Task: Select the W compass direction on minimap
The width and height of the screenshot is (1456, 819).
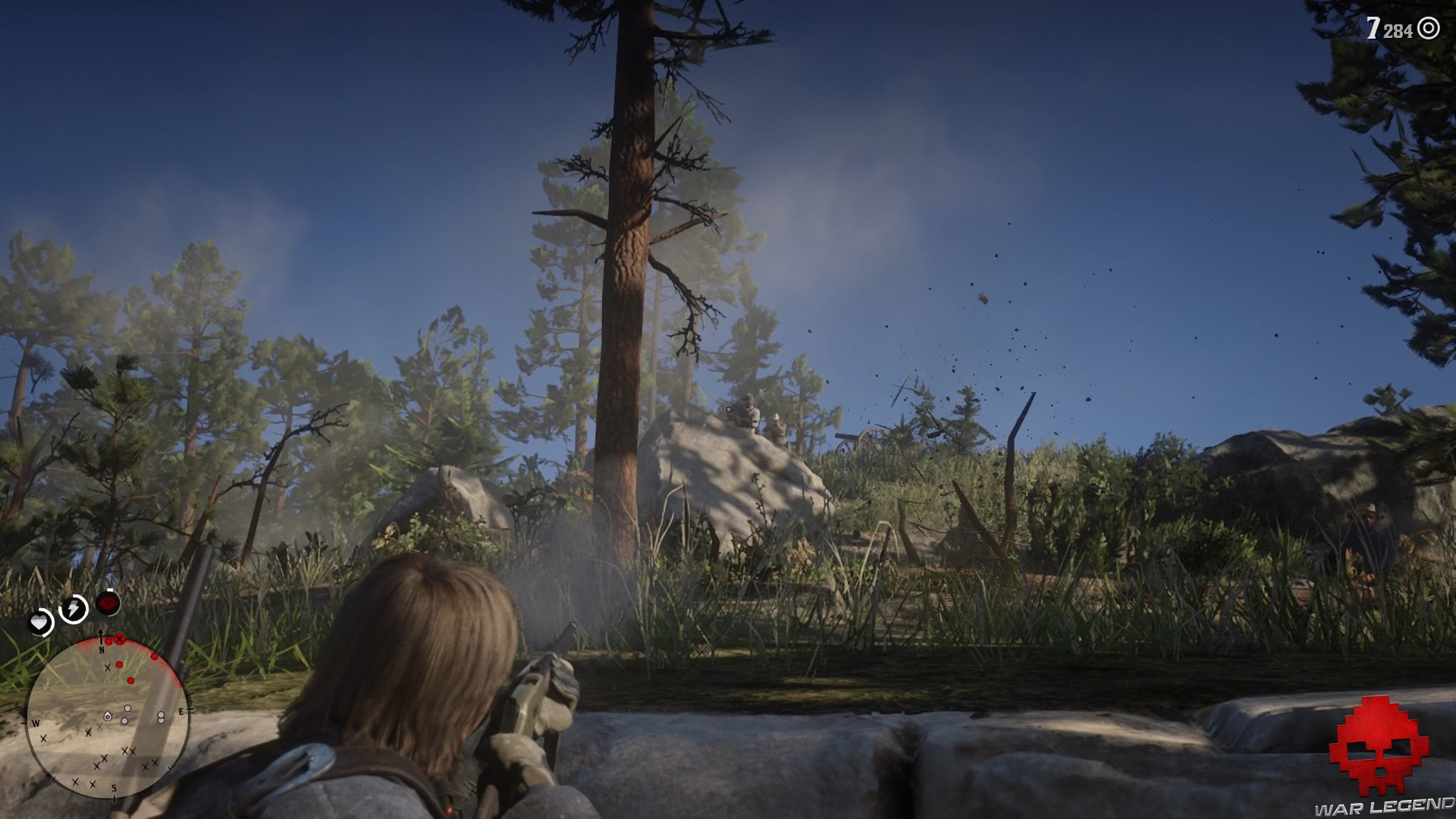Action: (x=36, y=723)
